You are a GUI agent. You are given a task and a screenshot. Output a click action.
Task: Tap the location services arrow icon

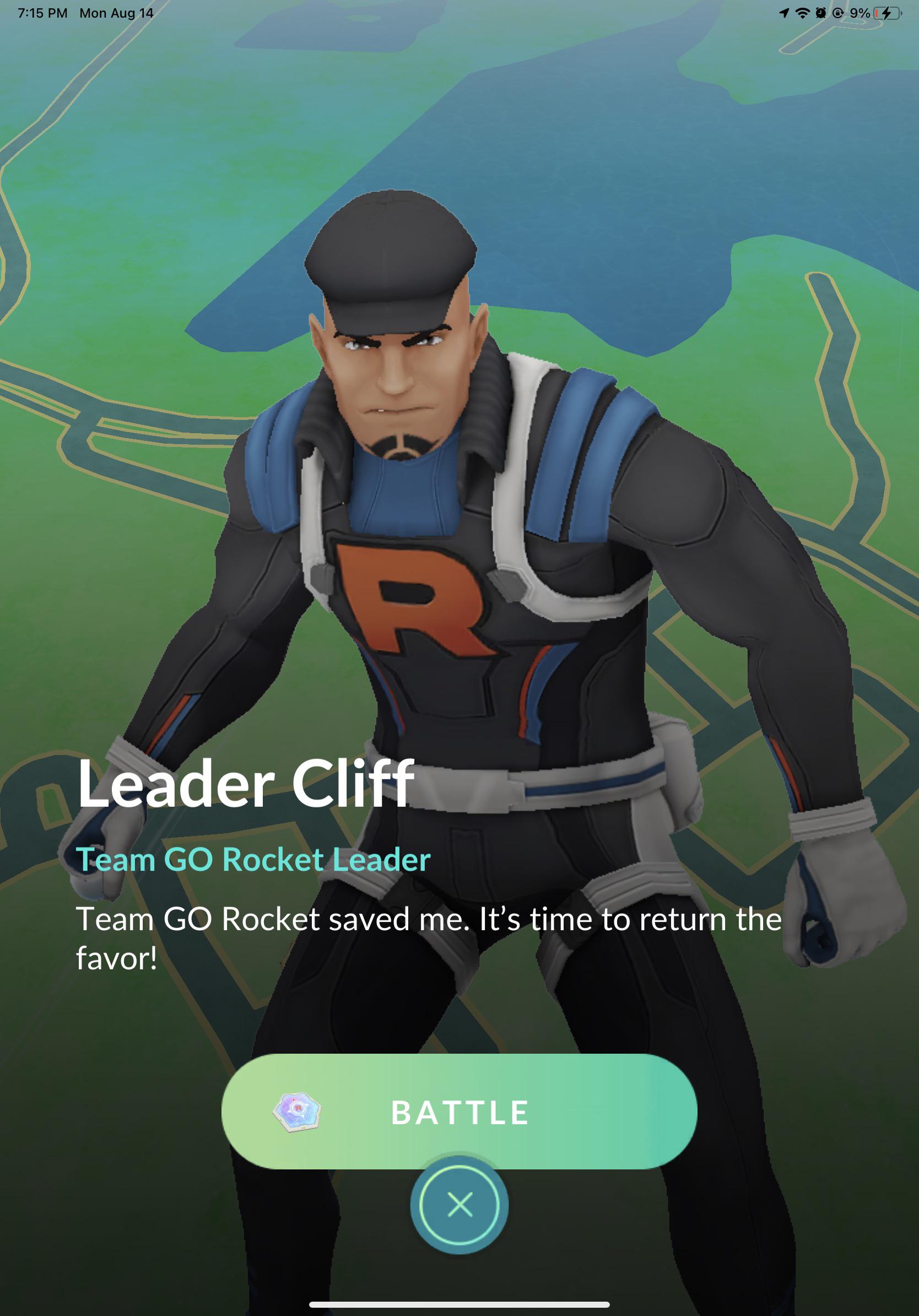(x=785, y=13)
